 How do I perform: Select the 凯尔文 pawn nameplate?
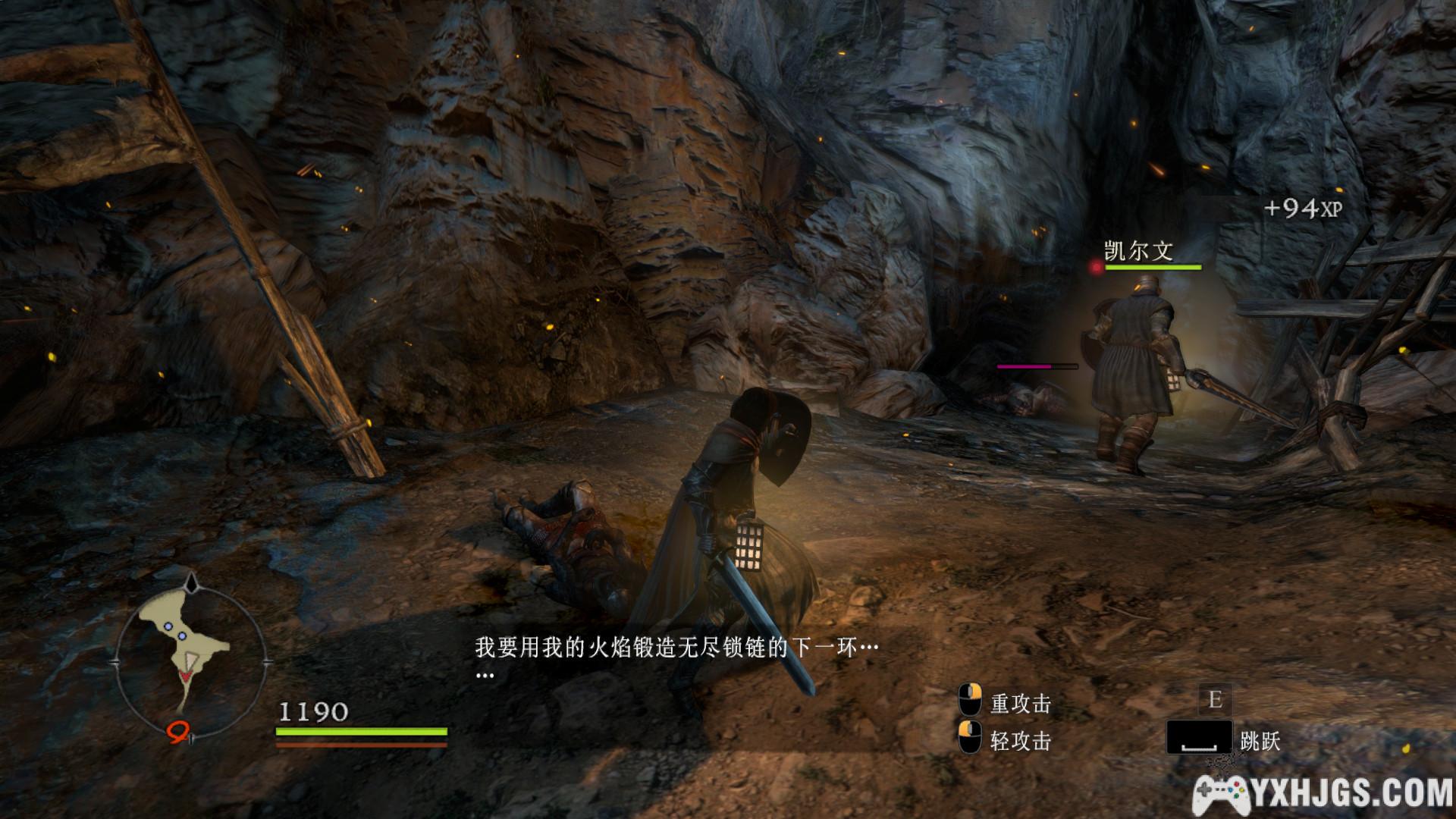(1138, 250)
